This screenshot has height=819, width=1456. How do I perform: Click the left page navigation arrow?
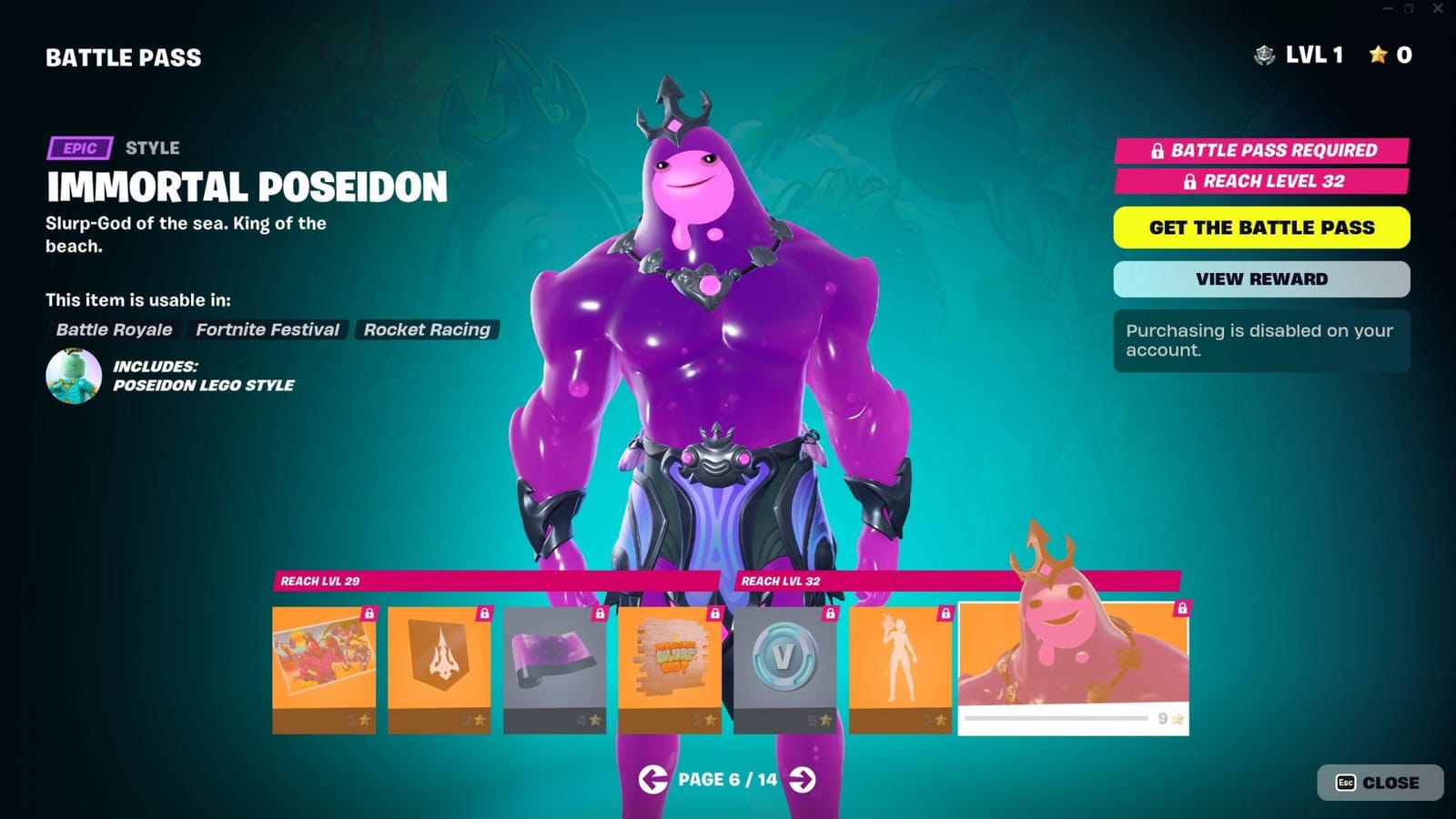click(x=653, y=779)
